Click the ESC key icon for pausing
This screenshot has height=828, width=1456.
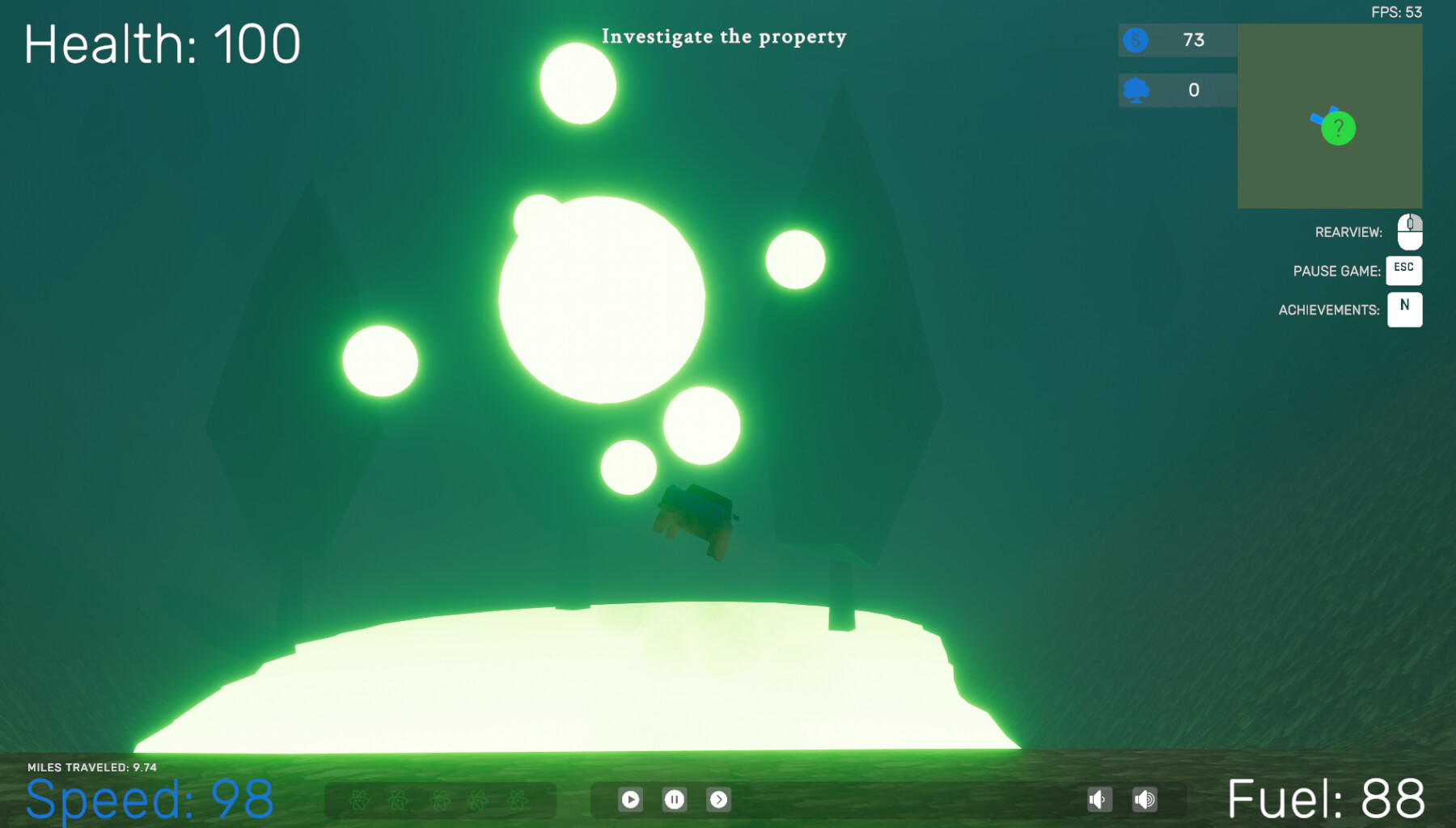pyautogui.click(x=1404, y=270)
